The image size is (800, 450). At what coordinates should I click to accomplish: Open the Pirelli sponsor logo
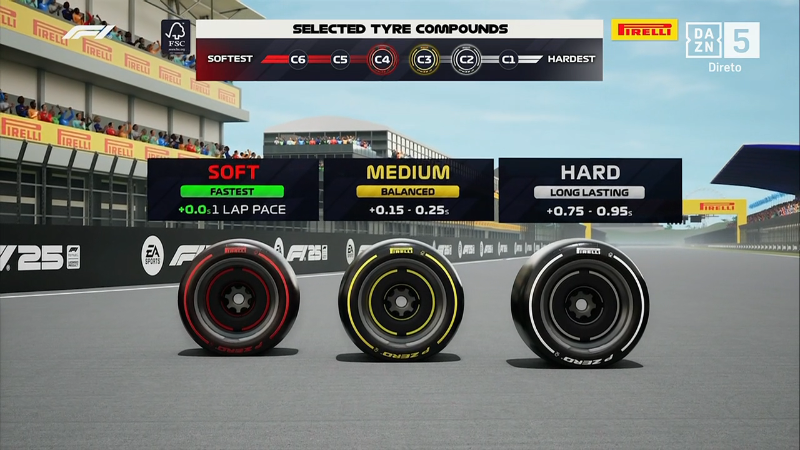644,30
